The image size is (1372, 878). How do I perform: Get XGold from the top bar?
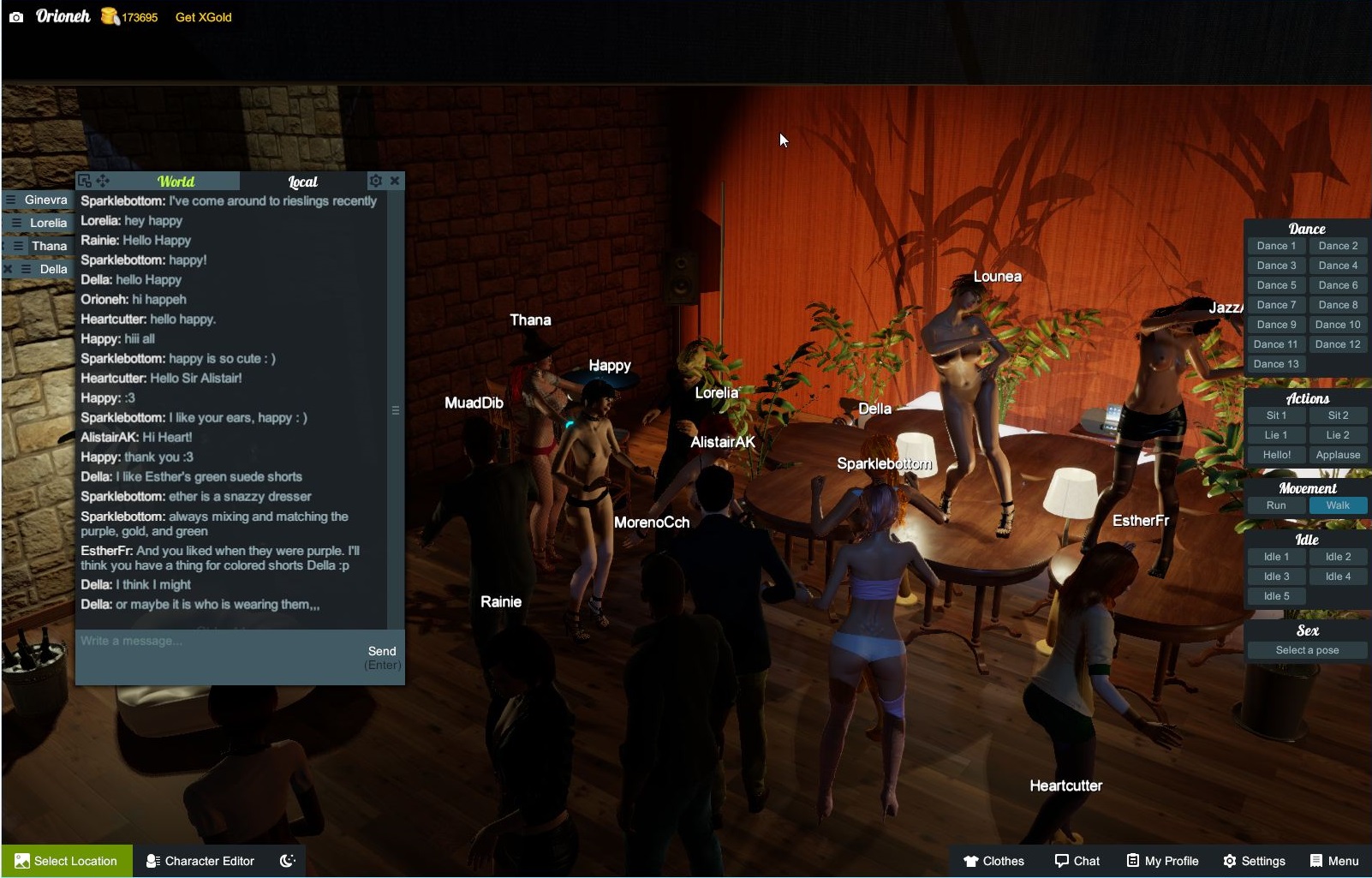pos(203,17)
